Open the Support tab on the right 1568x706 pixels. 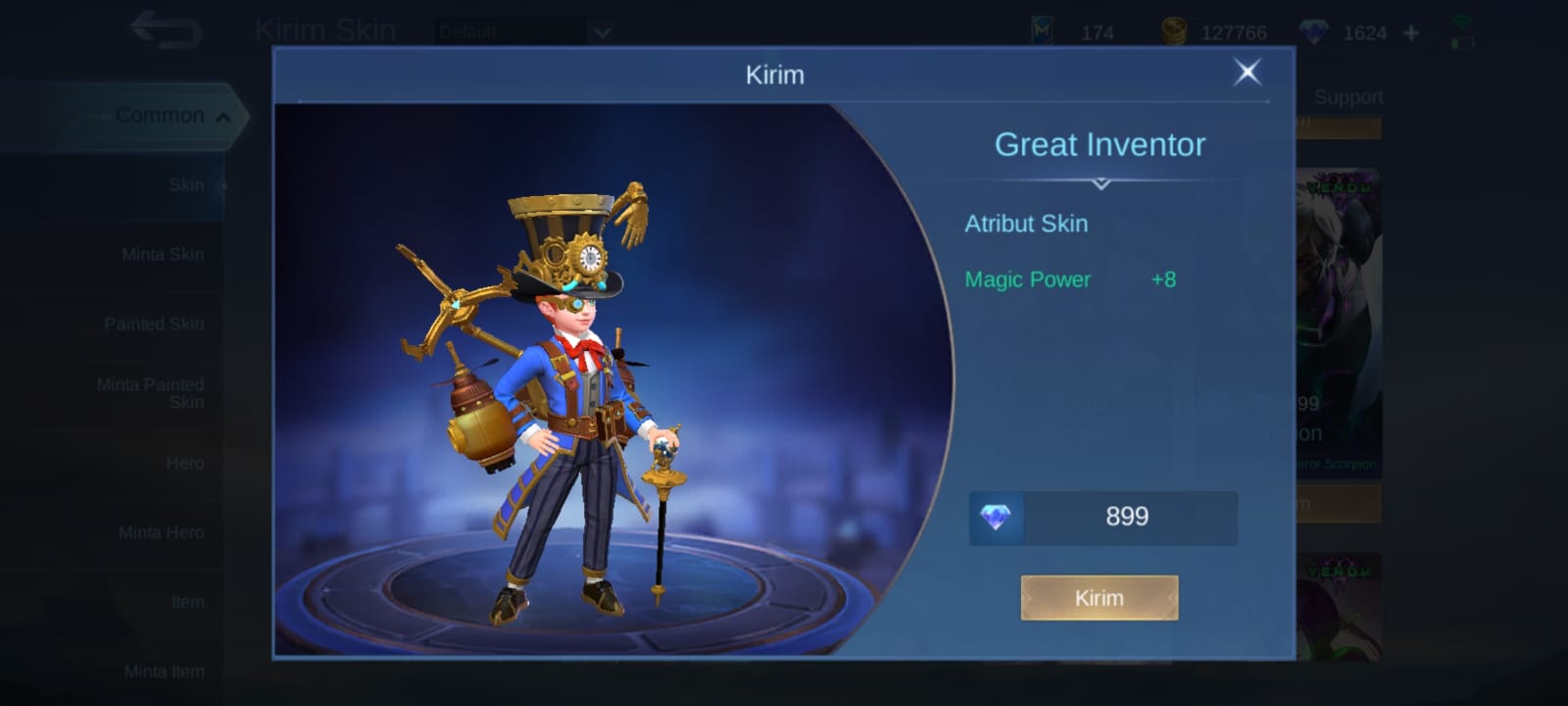pyautogui.click(x=1349, y=97)
